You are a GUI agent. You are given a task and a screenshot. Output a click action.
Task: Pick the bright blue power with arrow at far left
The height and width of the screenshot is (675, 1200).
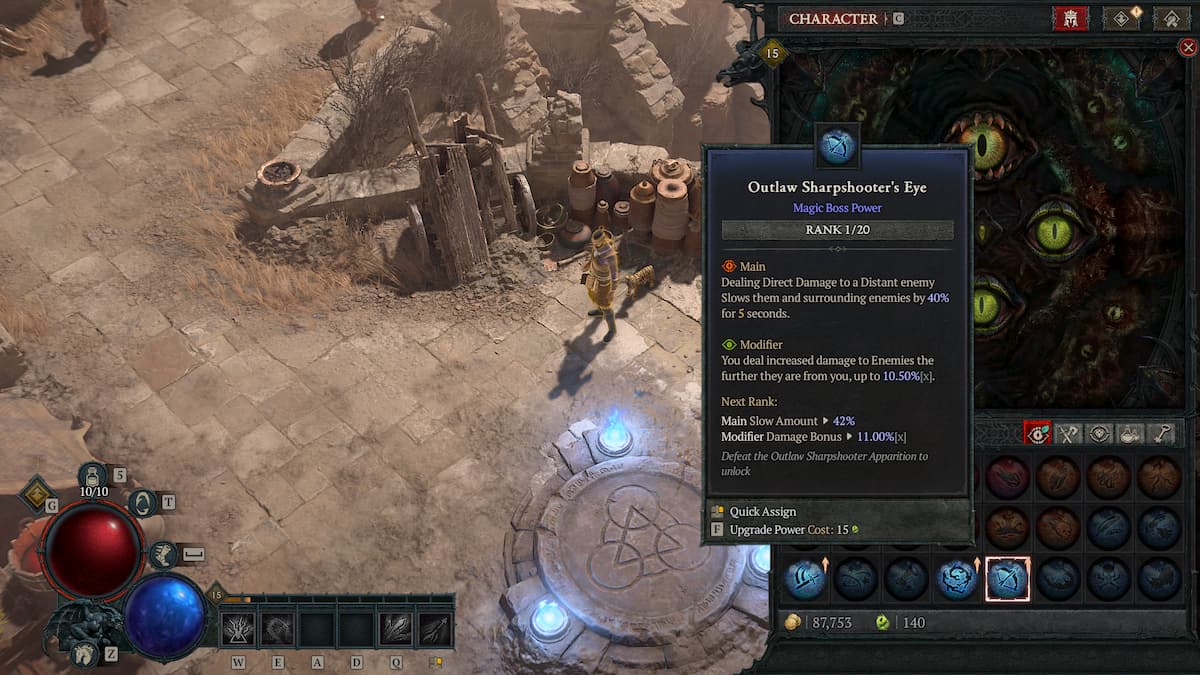pyautogui.click(x=805, y=579)
